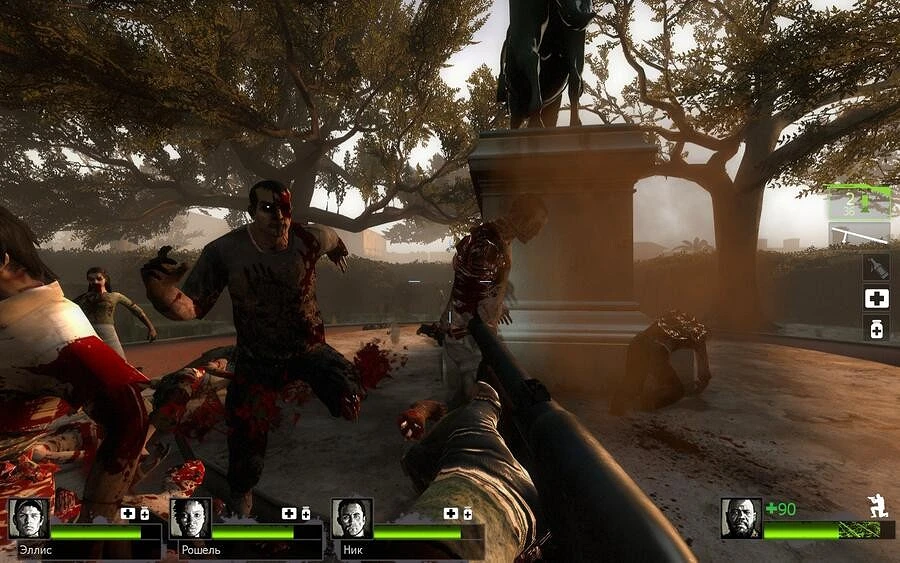Select the first aid kit slot
The height and width of the screenshot is (563, 900).
(876, 298)
